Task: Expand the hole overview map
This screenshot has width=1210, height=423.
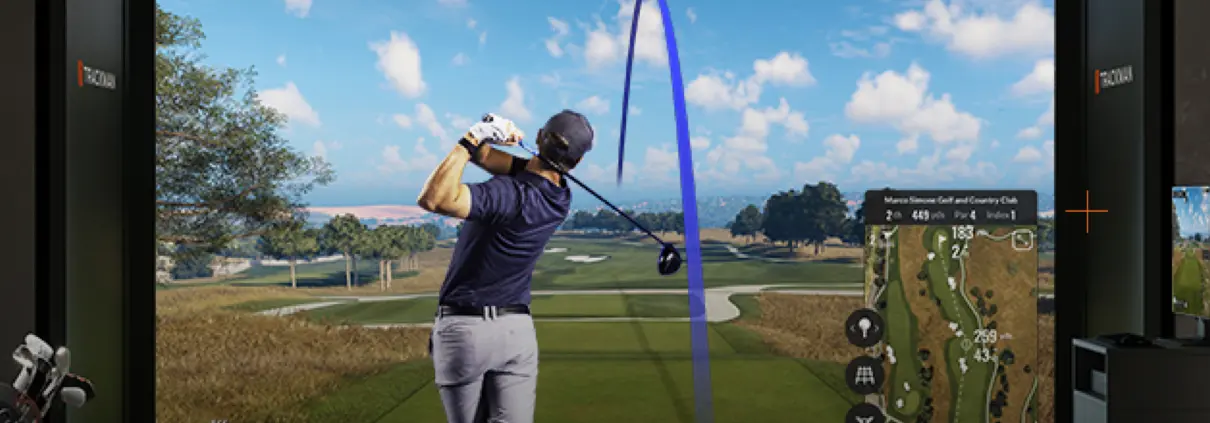Action: coord(1022,240)
